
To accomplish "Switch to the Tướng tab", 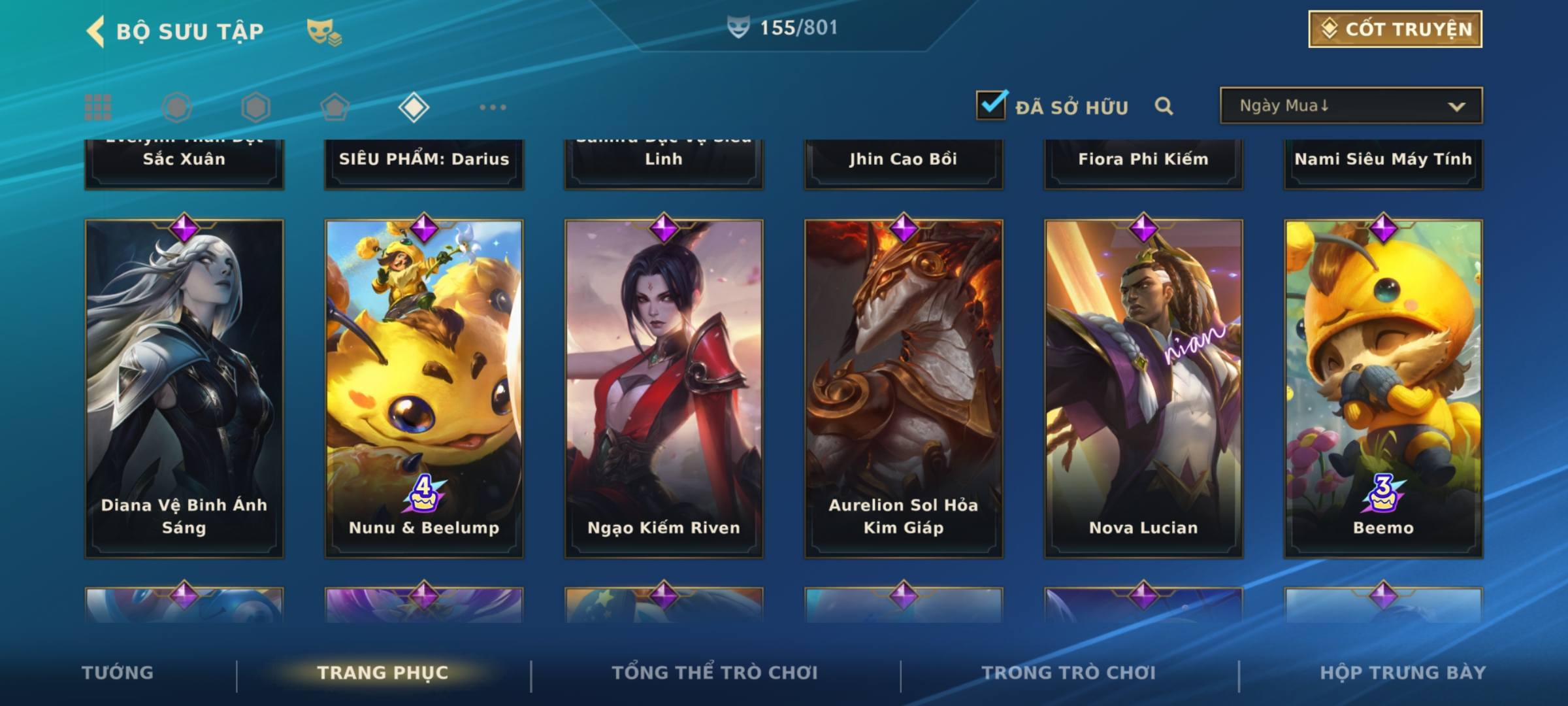I will coord(118,673).
